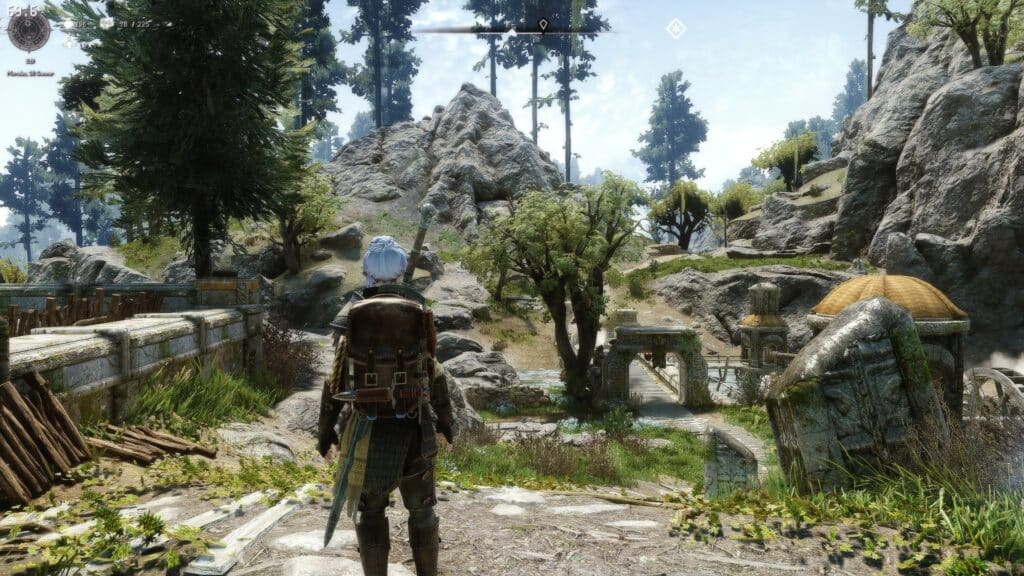Select the location pin marker on the compass bar
The height and width of the screenshot is (576, 1024).
pyautogui.click(x=543, y=23)
